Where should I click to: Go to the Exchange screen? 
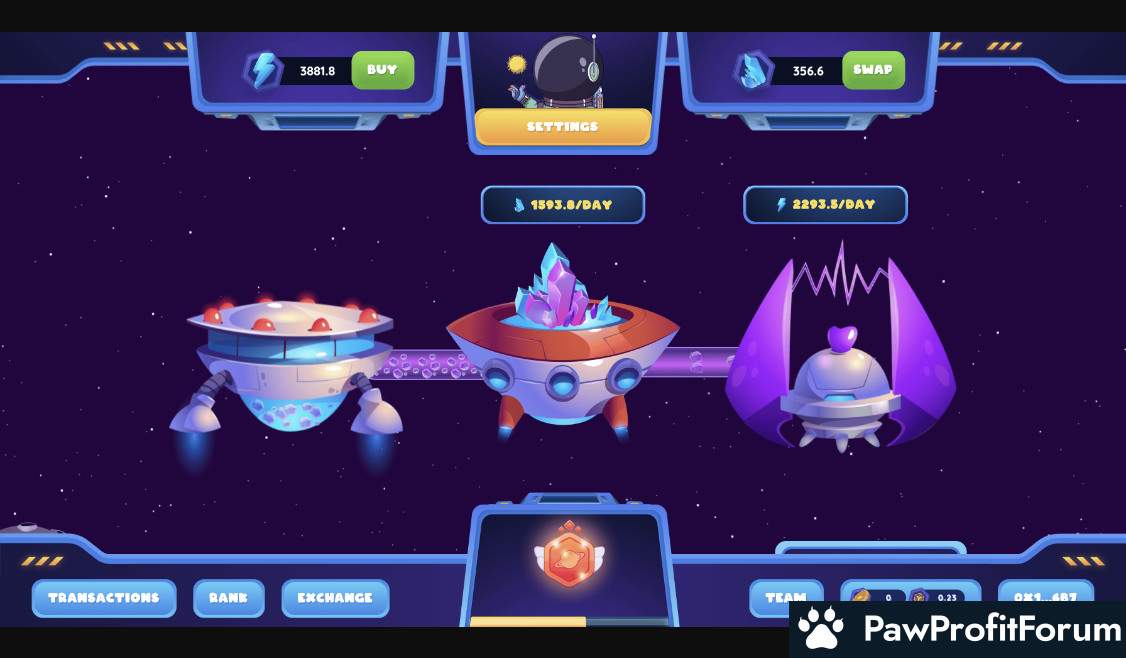335,598
